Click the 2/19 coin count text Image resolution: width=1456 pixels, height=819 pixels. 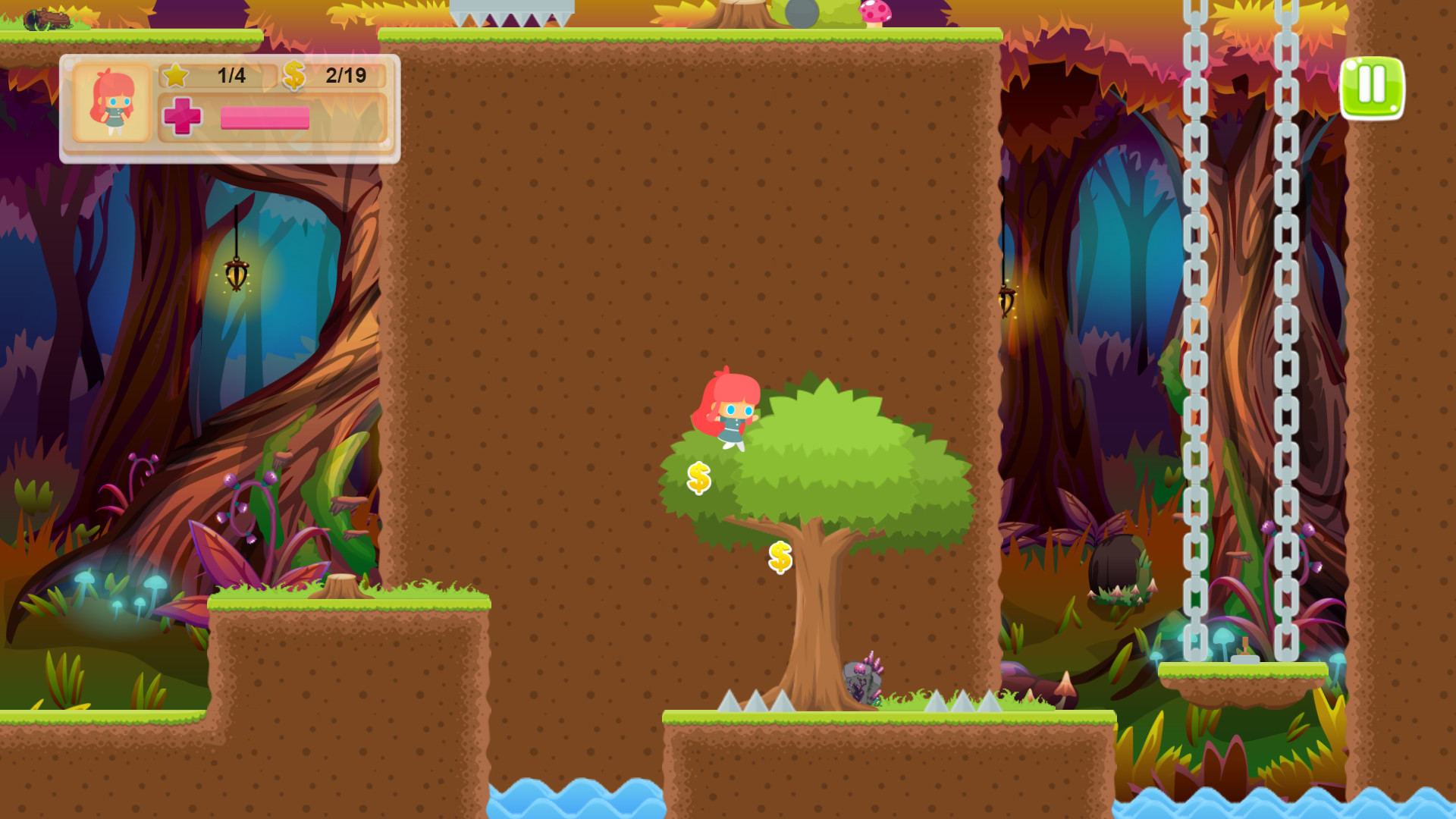[345, 75]
